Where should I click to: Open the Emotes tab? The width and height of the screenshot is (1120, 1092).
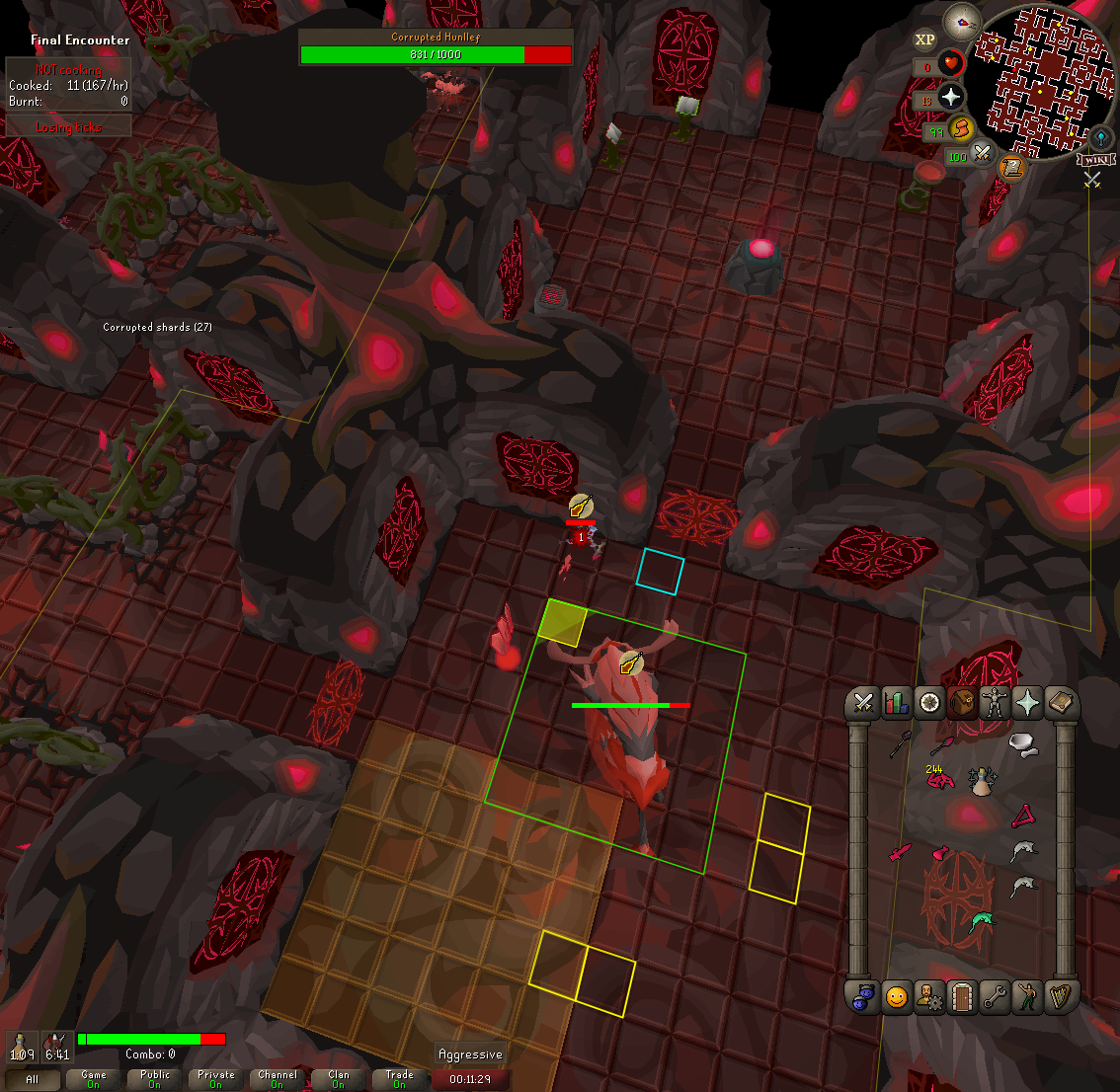[x=1027, y=997]
